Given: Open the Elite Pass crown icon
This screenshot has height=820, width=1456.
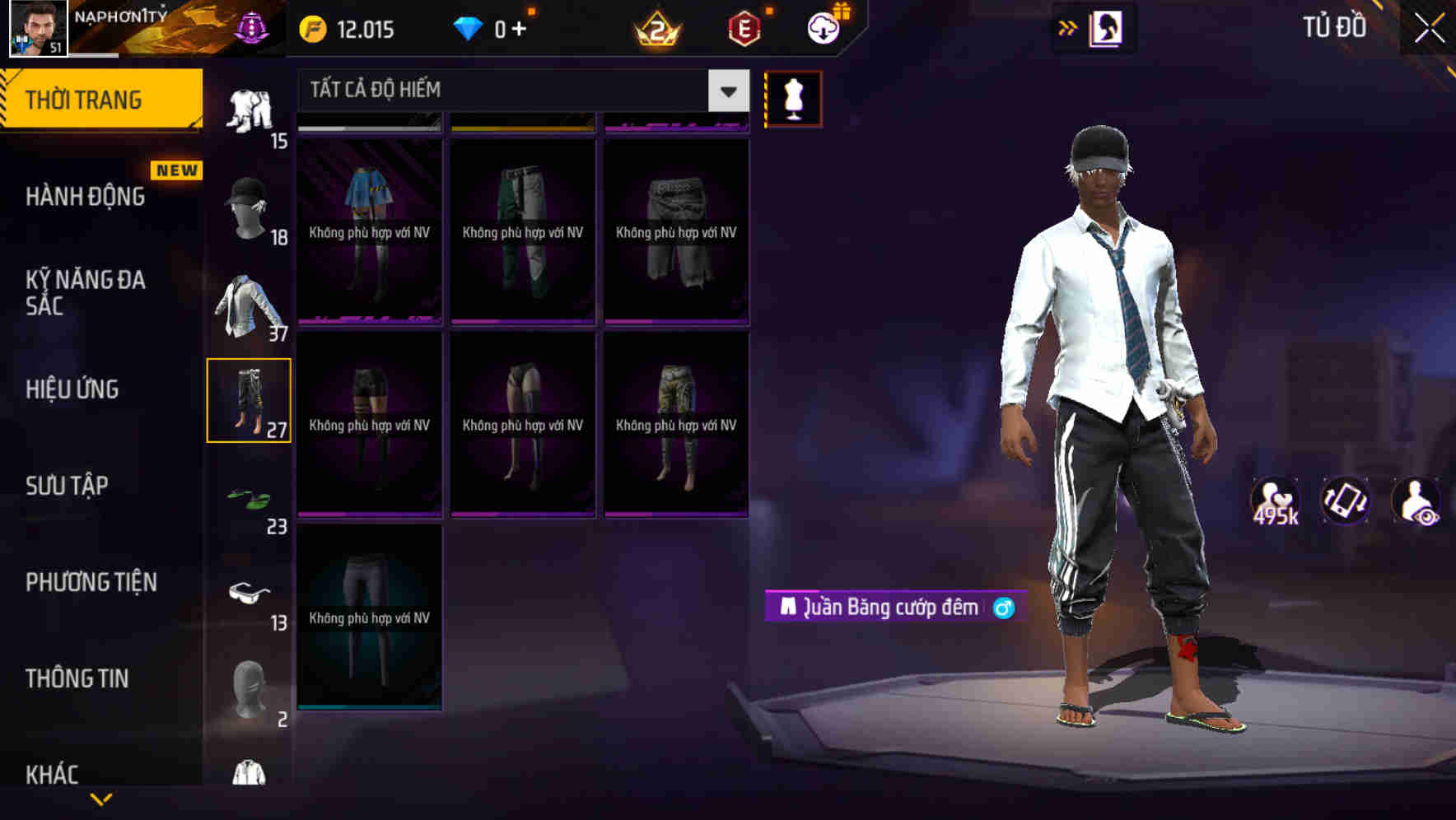Looking at the screenshot, I should [x=656, y=27].
